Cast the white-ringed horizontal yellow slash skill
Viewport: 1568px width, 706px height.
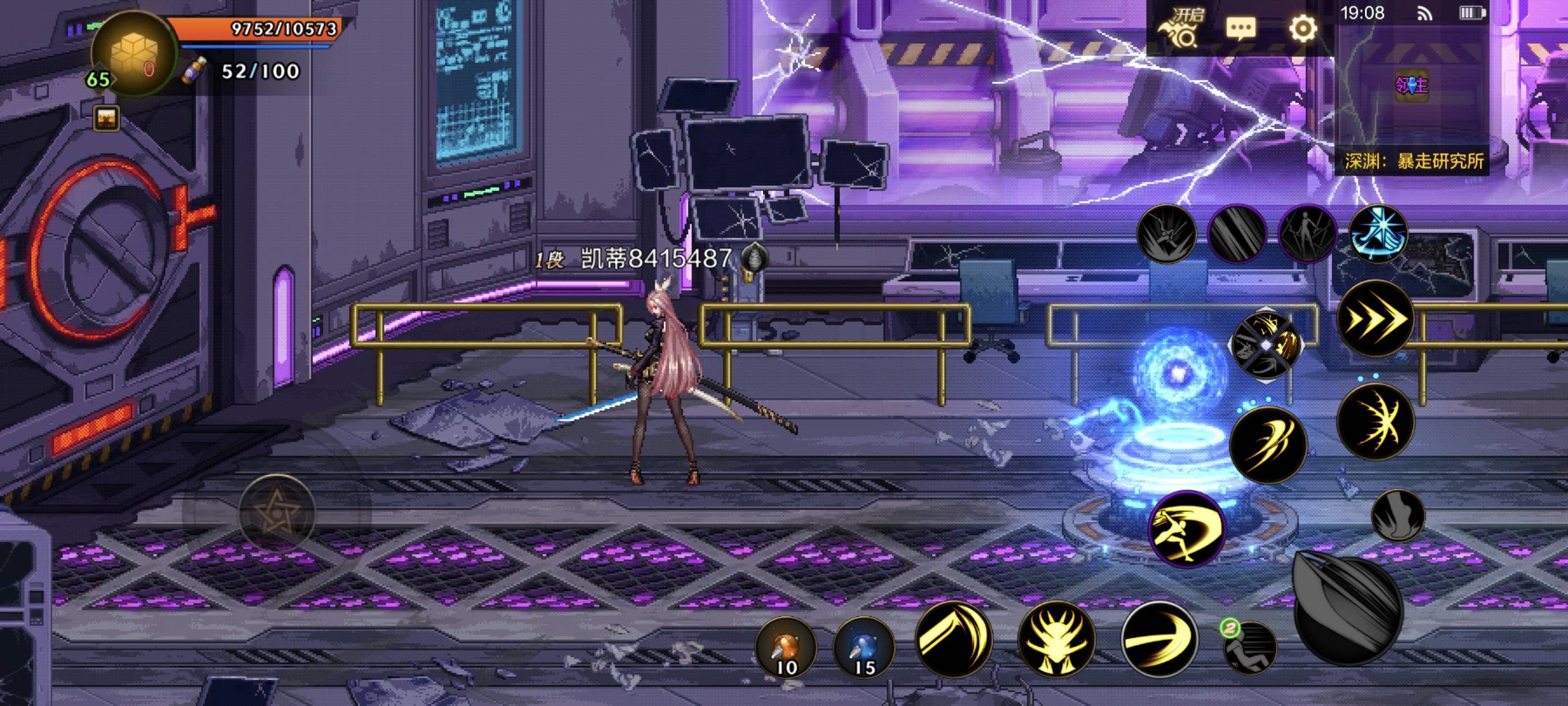(x=1159, y=640)
